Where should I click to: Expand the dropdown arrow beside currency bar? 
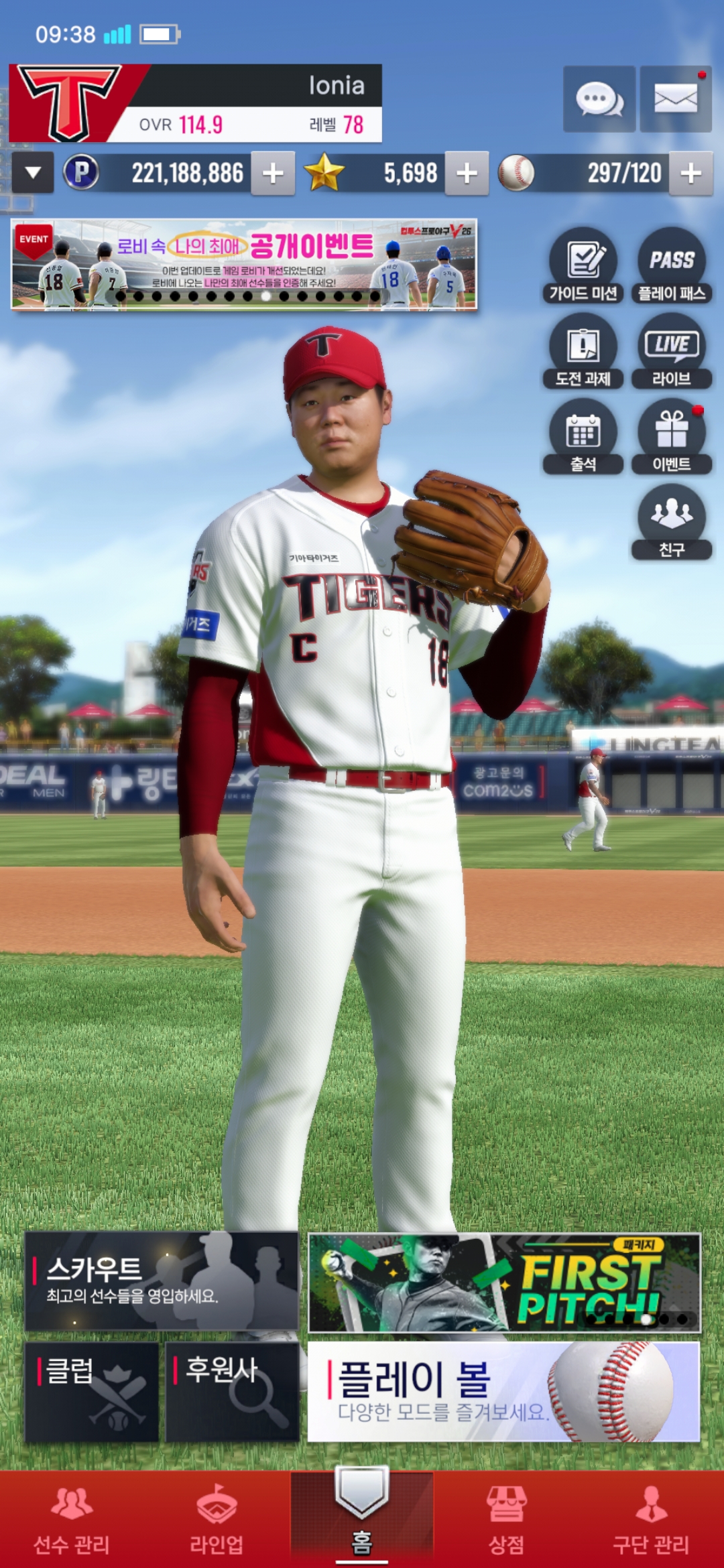pyautogui.click(x=33, y=174)
